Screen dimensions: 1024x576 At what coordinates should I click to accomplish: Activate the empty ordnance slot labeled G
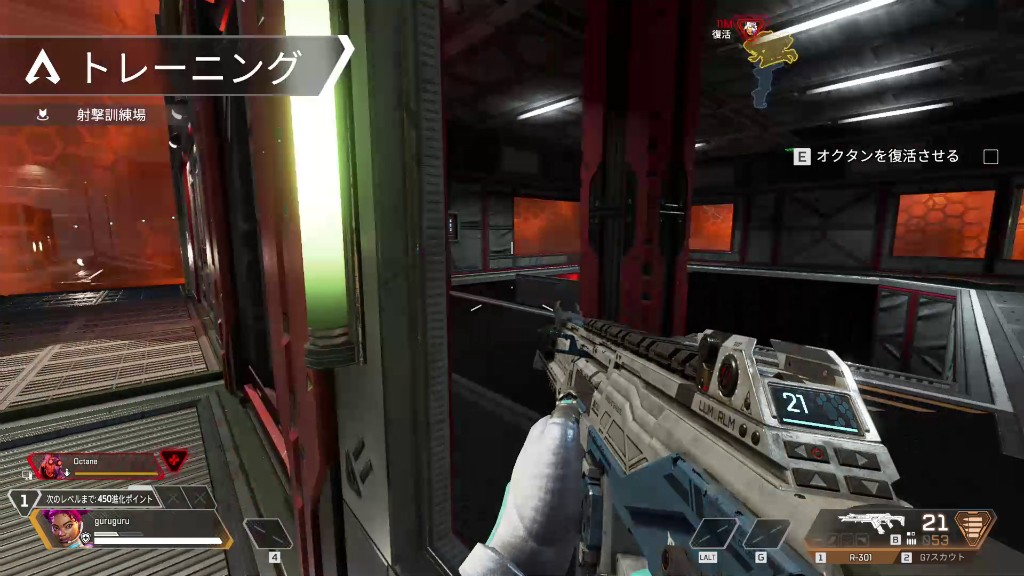coord(767,534)
